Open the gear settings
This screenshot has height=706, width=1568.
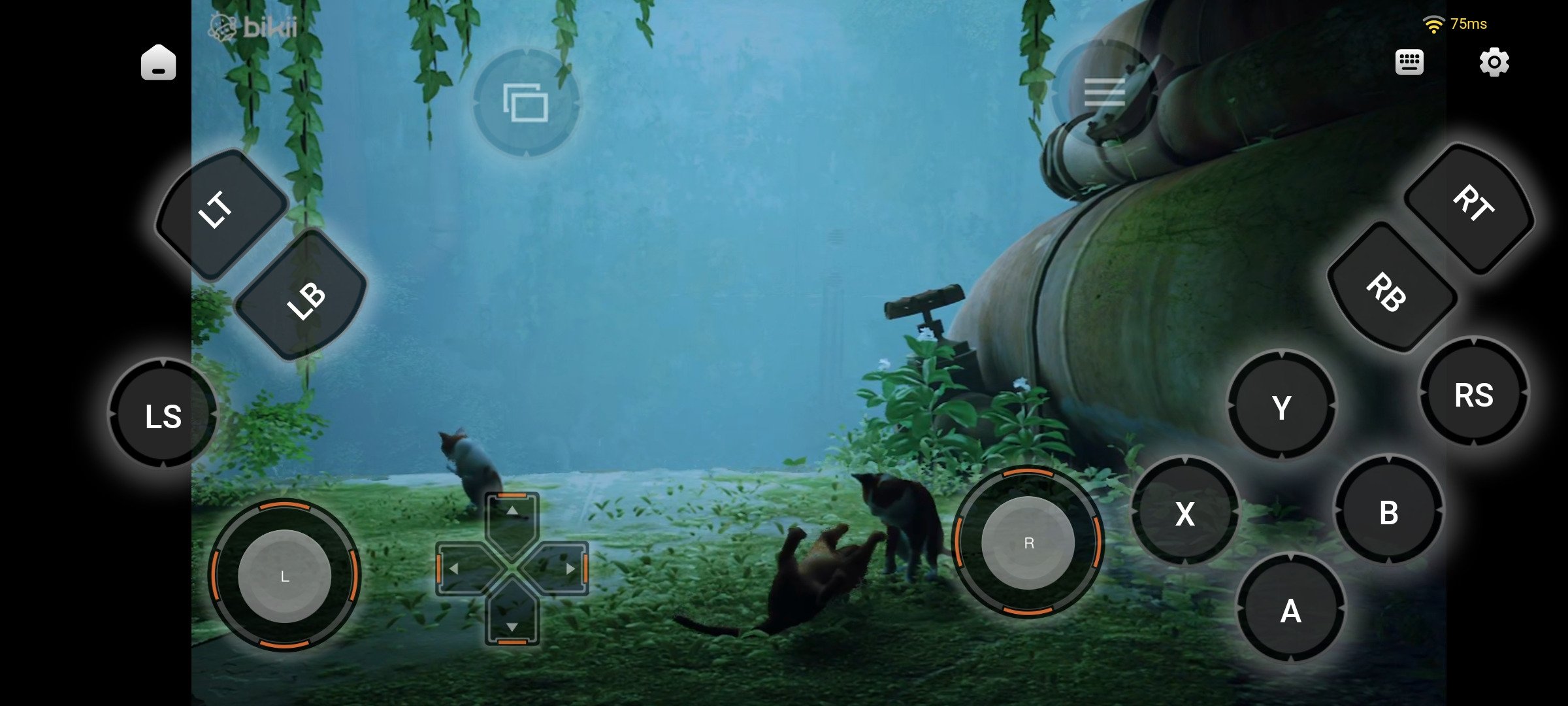pos(1494,63)
